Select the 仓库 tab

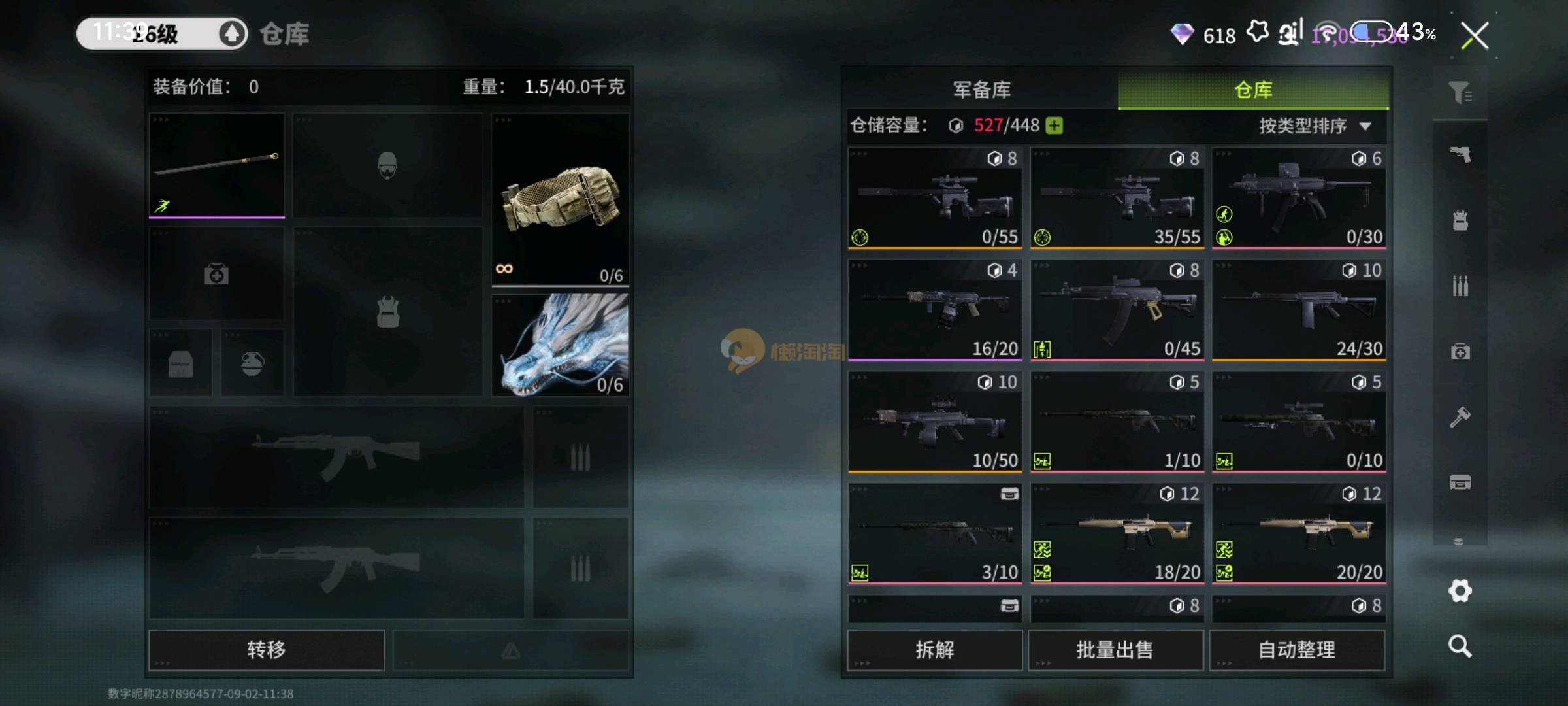(1253, 90)
